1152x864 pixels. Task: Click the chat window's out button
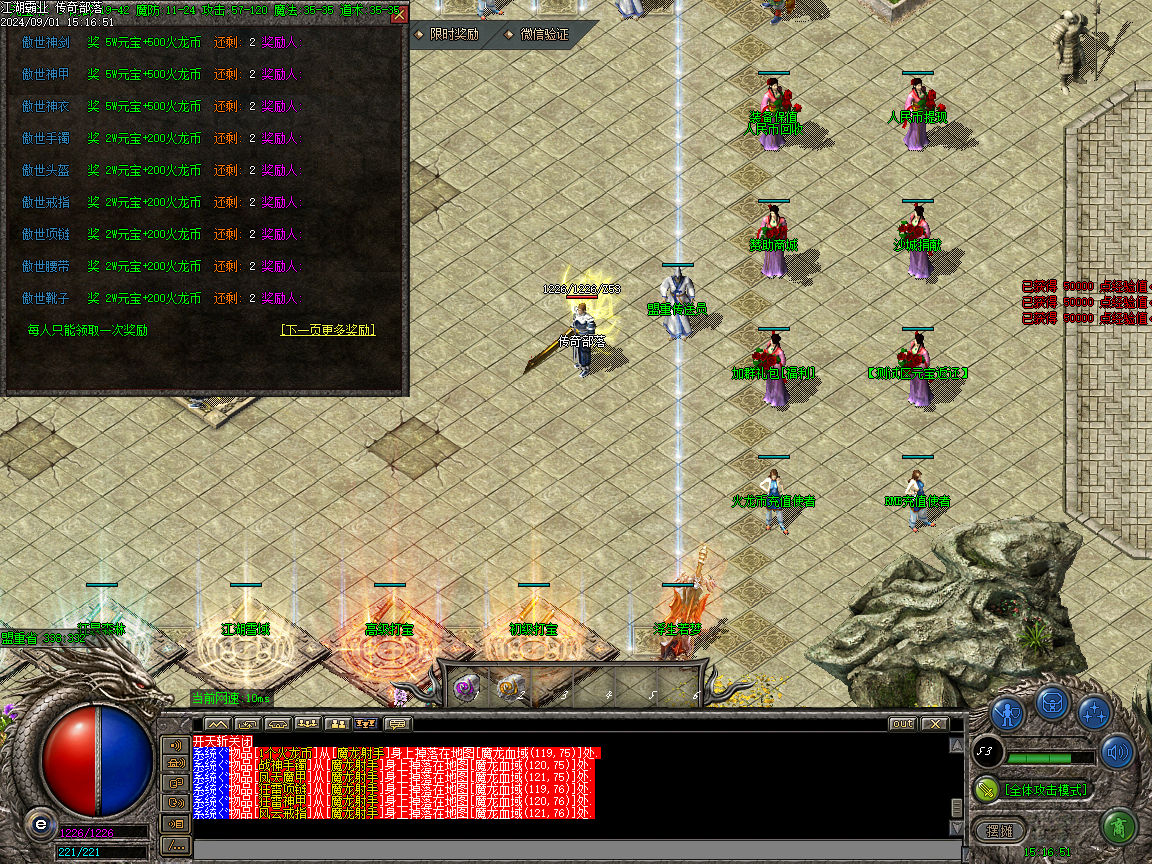pyautogui.click(x=902, y=723)
